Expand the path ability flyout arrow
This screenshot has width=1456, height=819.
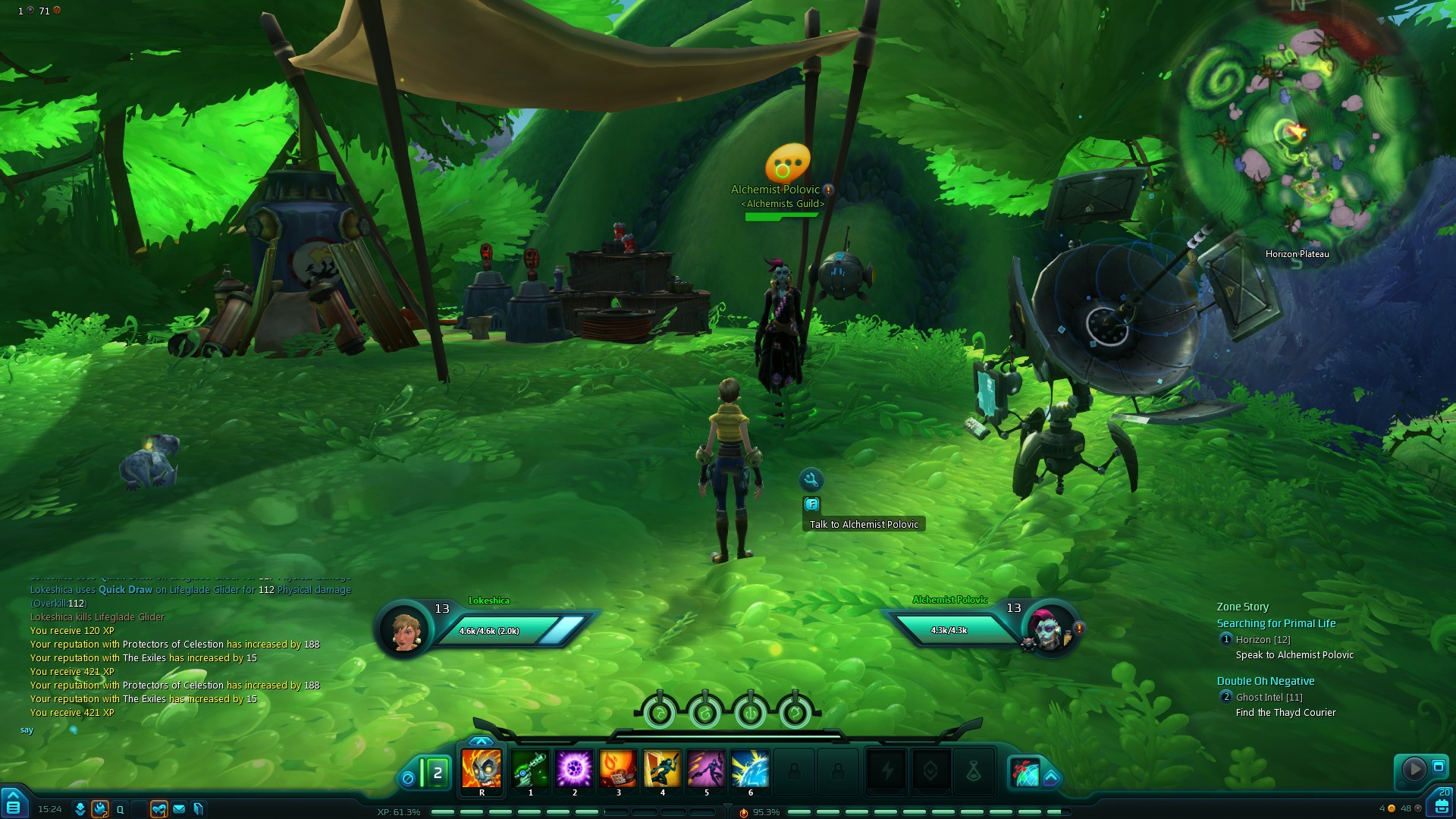[x=1051, y=777]
